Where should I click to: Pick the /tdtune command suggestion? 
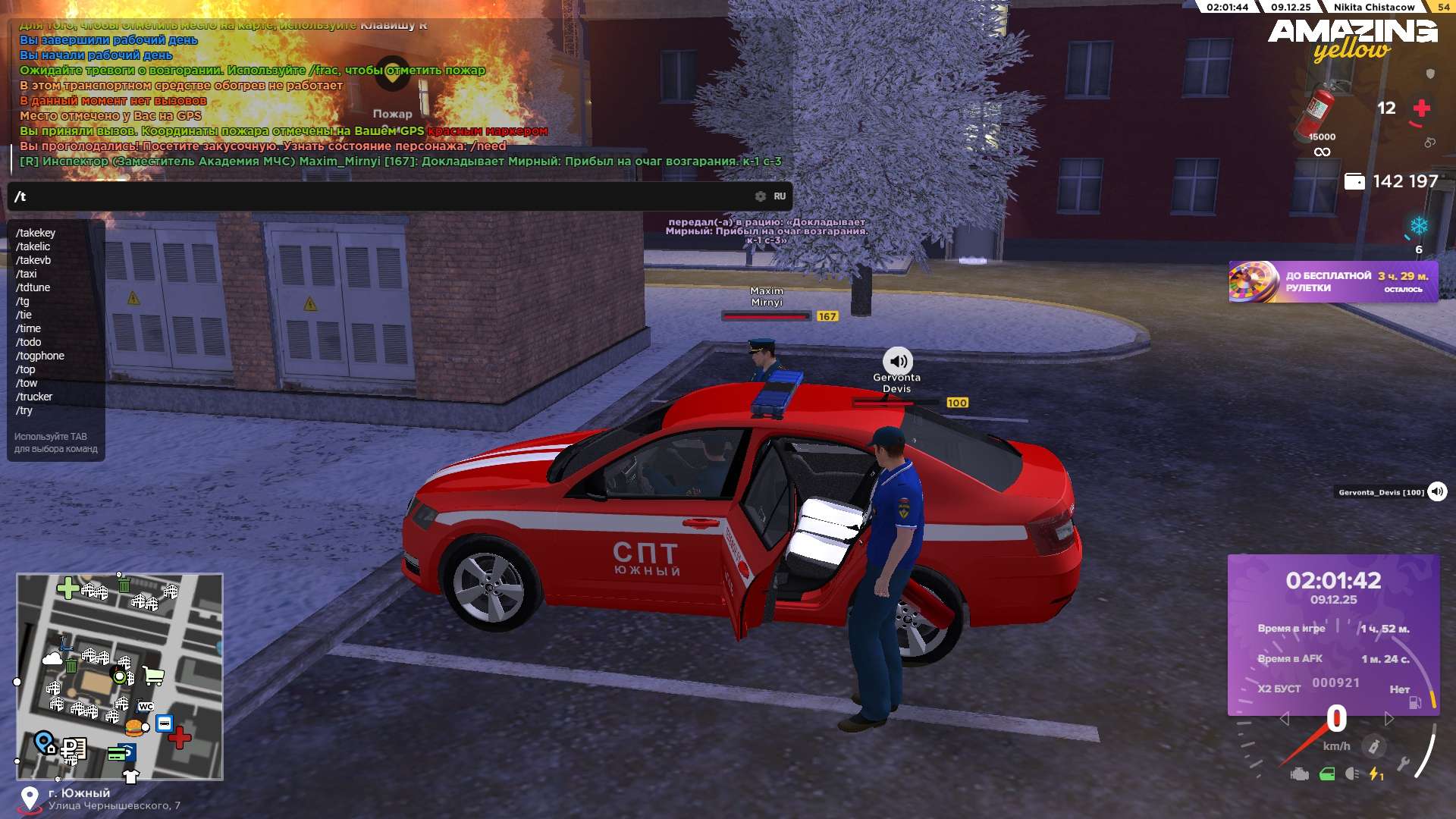(x=33, y=287)
